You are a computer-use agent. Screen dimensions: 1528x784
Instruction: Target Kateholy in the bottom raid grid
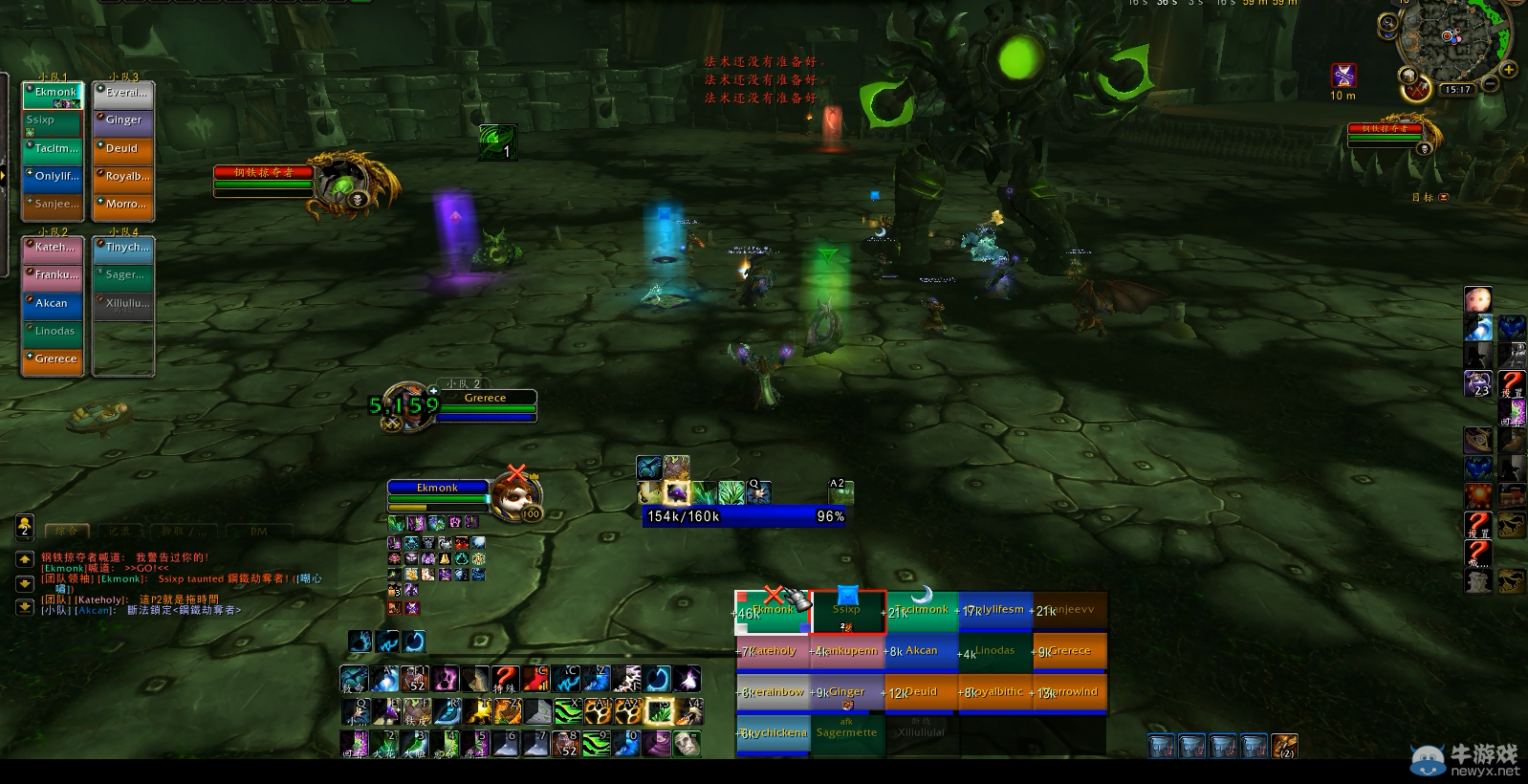pyautogui.click(x=772, y=651)
